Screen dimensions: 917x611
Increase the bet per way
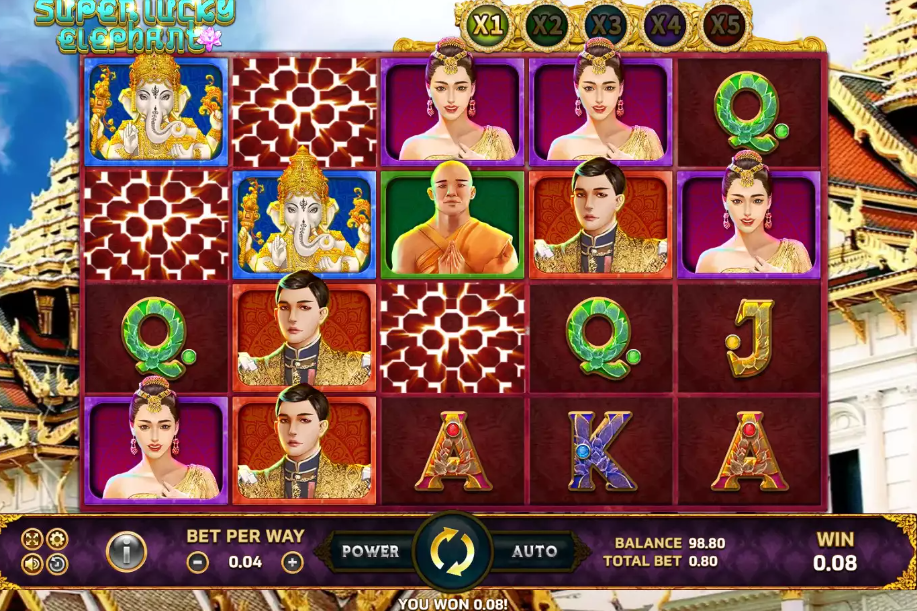coord(291,562)
